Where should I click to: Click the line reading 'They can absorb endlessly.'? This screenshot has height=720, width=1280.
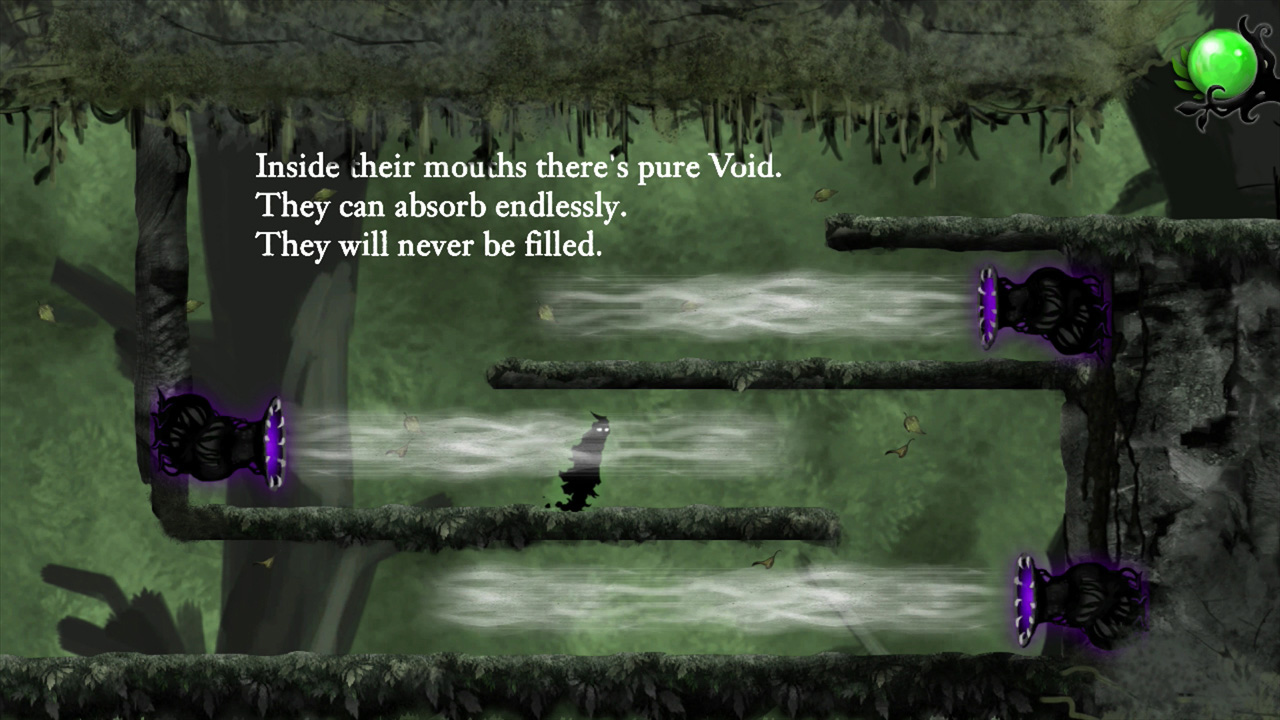pyautogui.click(x=440, y=206)
